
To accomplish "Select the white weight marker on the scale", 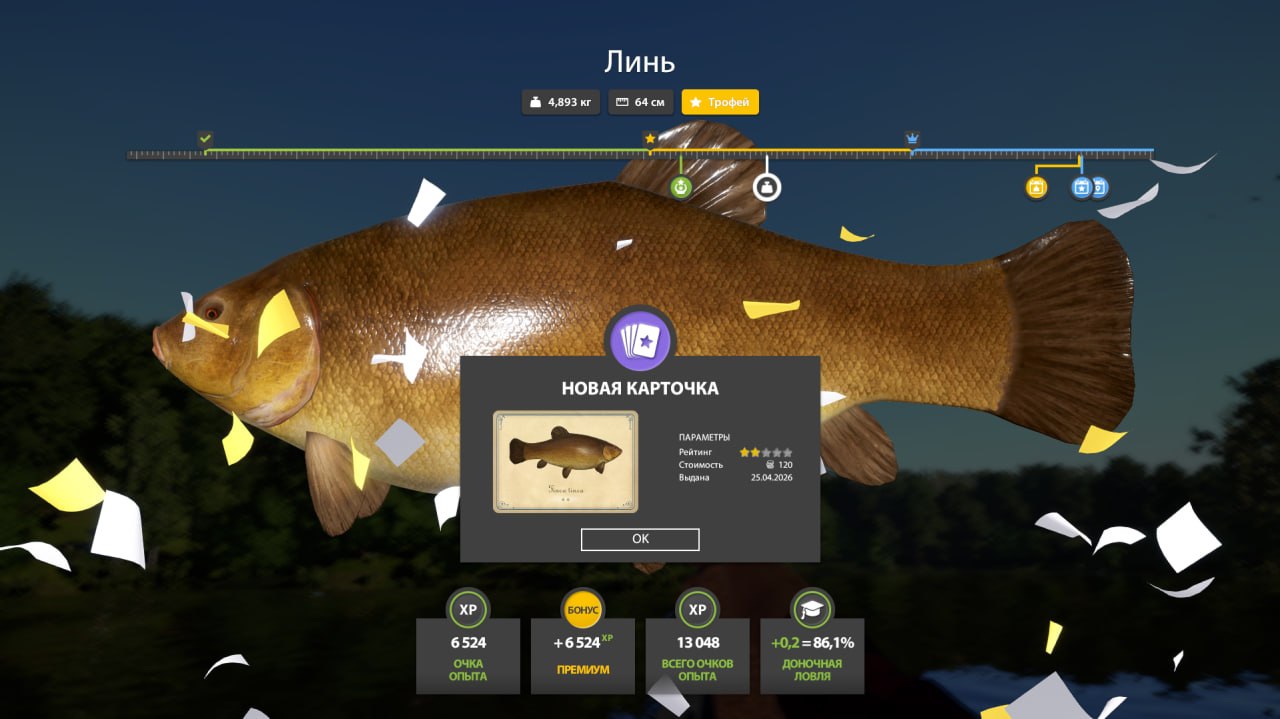I will pyautogui.click(x=767, y=187).
